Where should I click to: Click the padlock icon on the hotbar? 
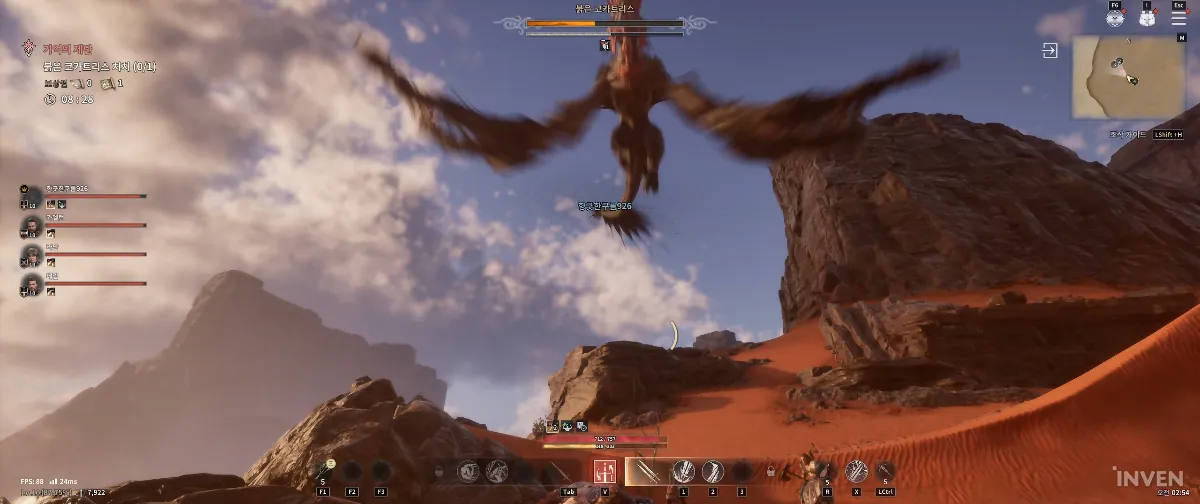click(771, 472)
